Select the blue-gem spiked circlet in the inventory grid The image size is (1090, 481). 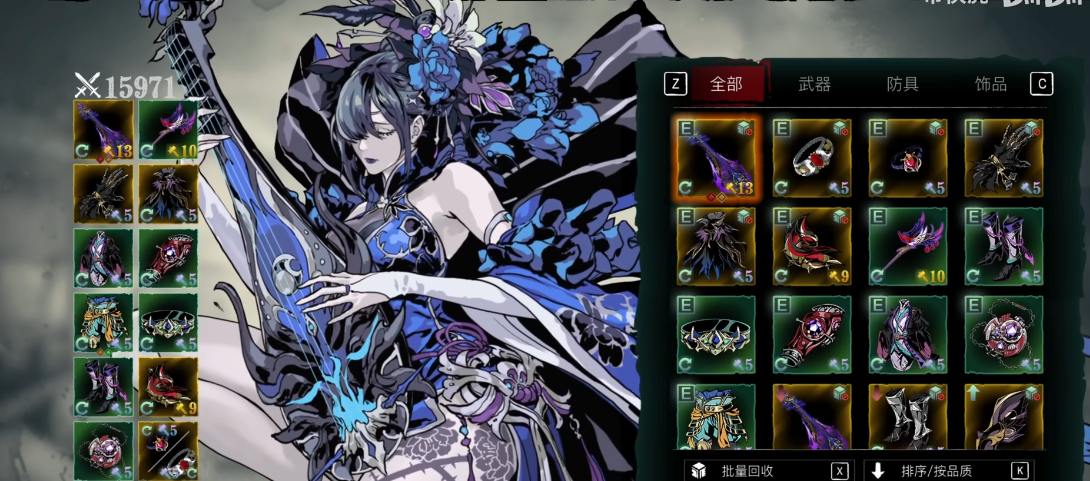(716, 334)
